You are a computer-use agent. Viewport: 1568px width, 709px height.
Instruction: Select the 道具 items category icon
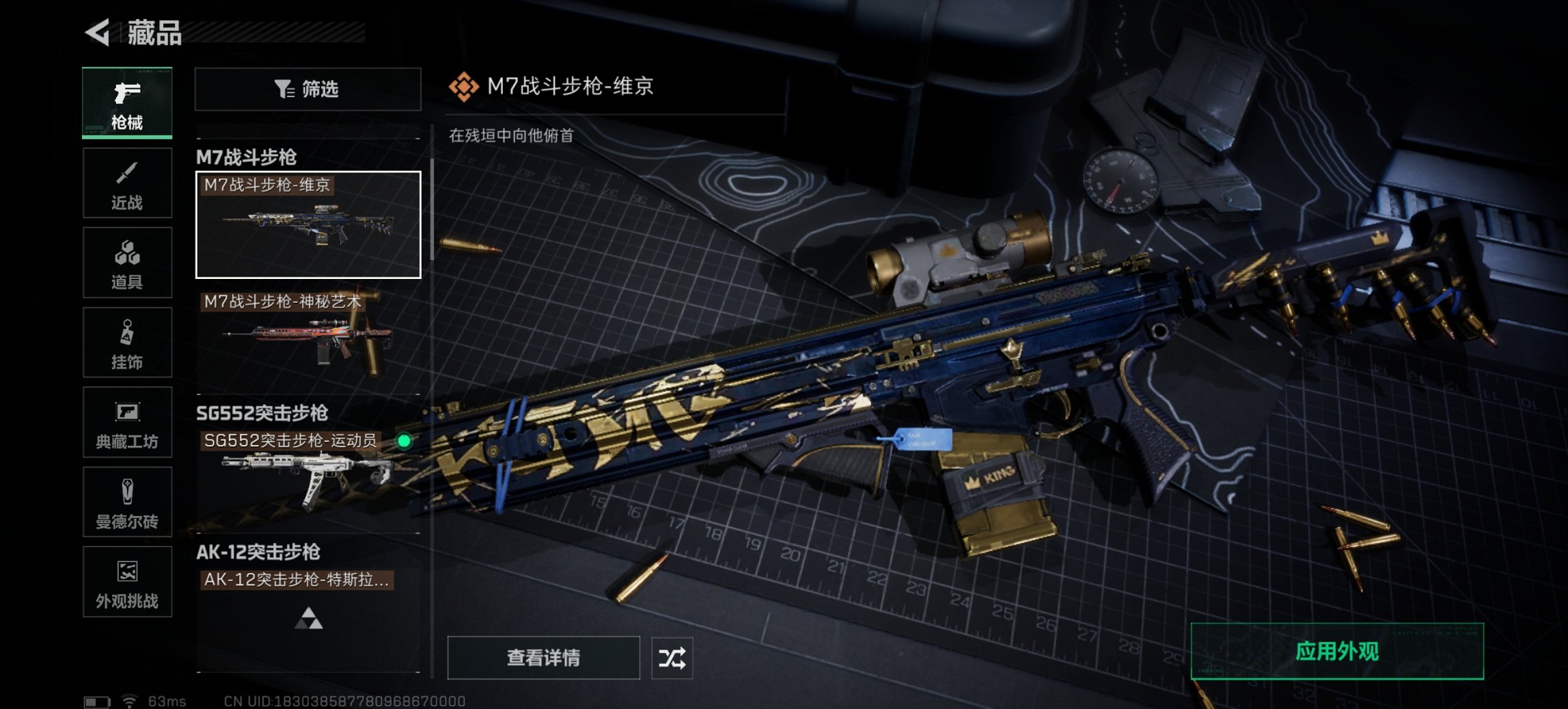[x=127, y=262]
